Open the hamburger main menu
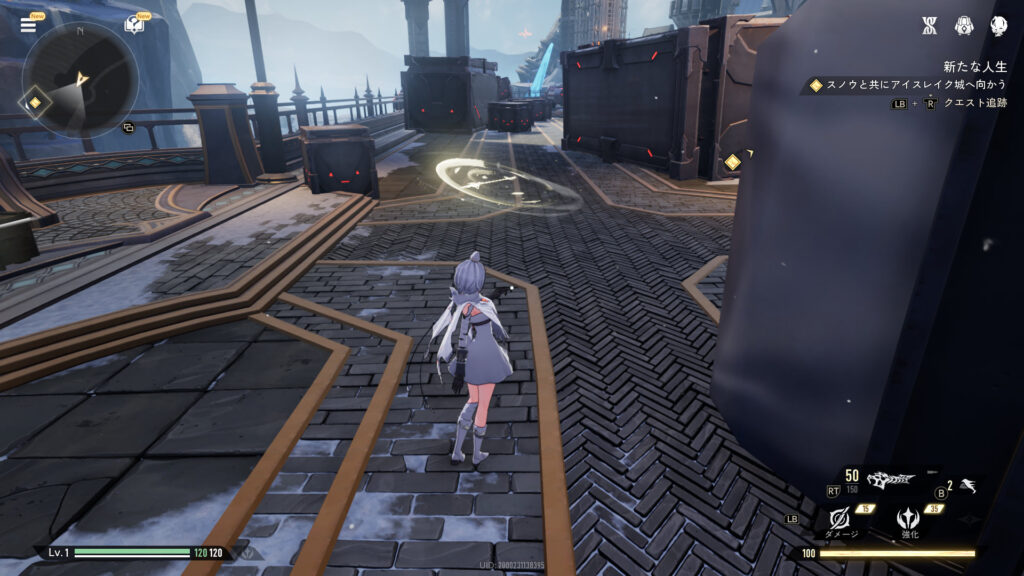The height and width of the screenshot is (576, 1024). click(x=28, y=25)
